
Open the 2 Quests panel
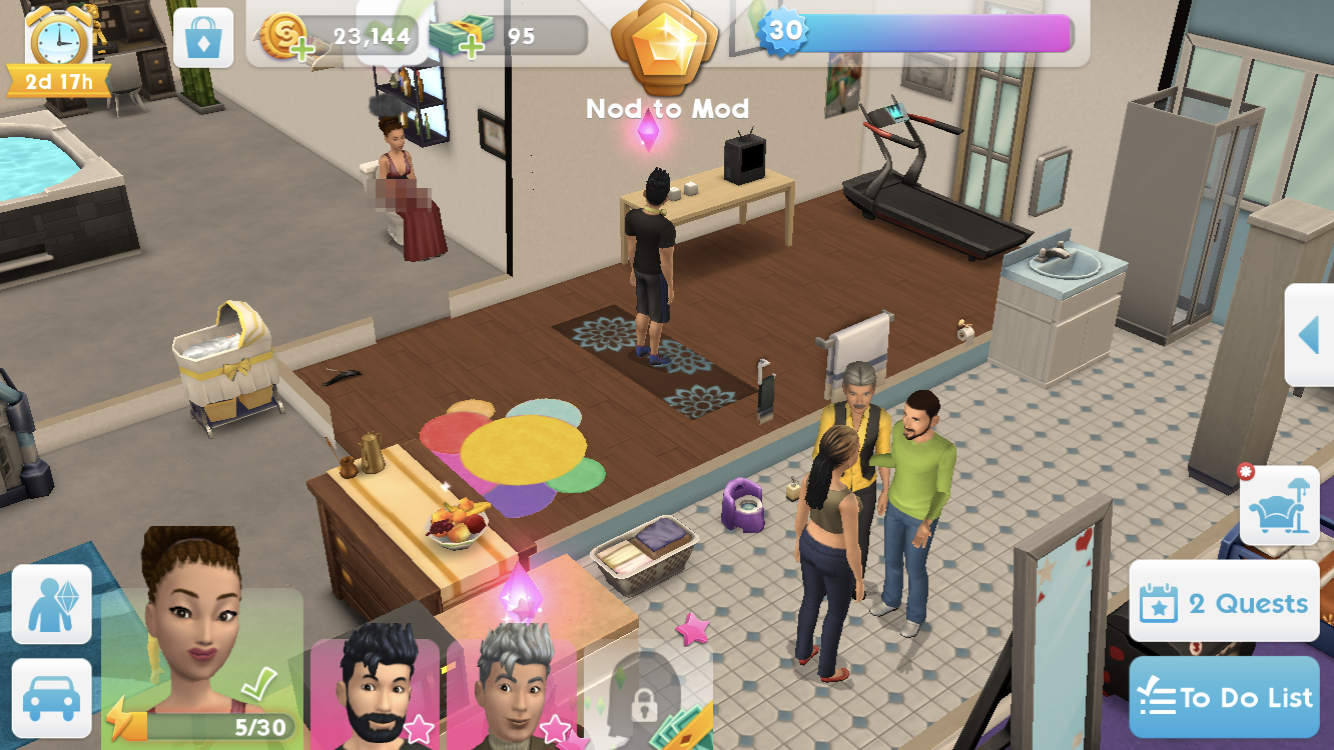[1224, 603]
